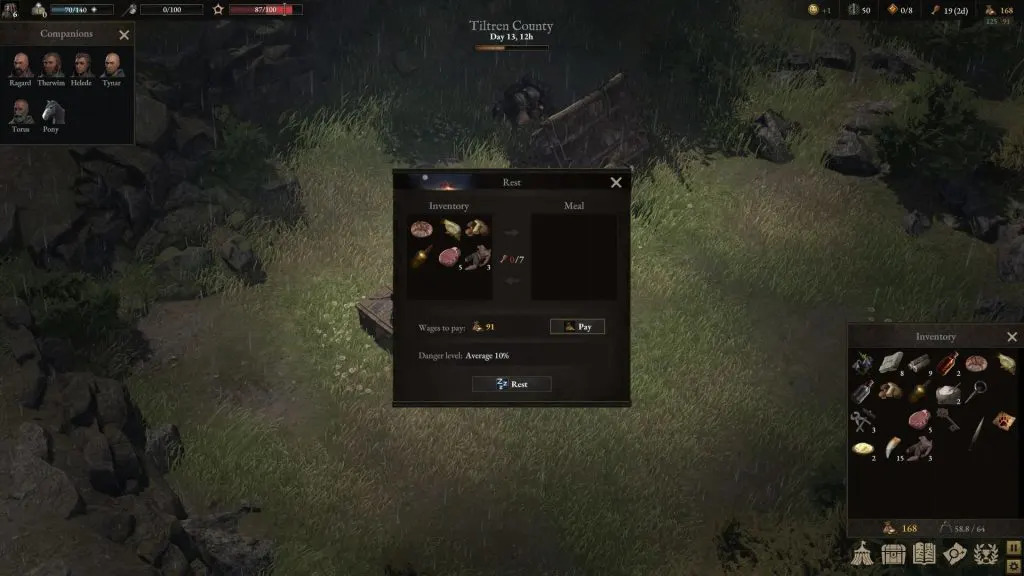Open the journal book icon
The image size is (1024, 576).
pyautogui.click(x=925, y=552)
